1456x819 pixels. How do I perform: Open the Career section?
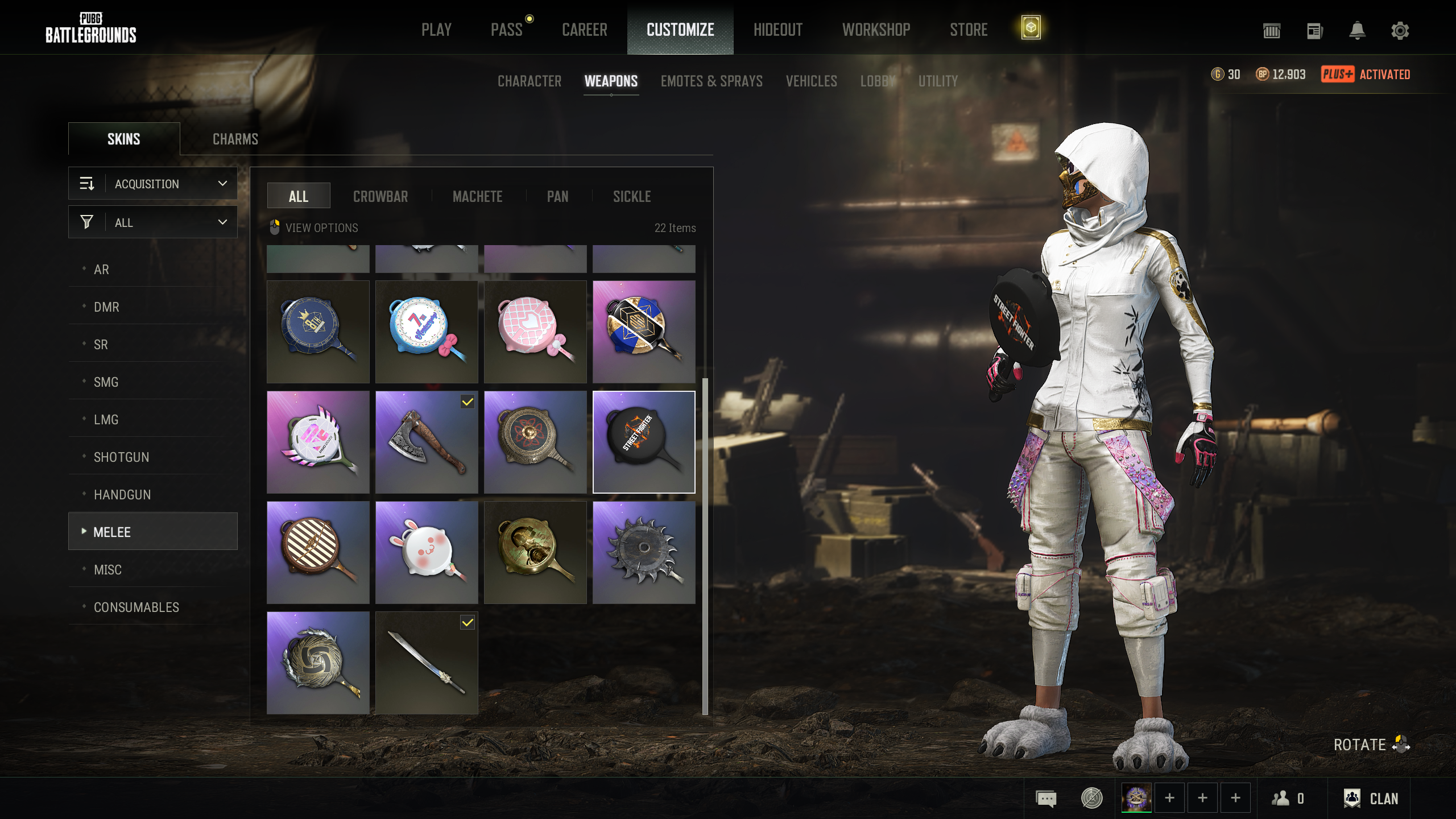pyautogui.click(x=584, y=30)
